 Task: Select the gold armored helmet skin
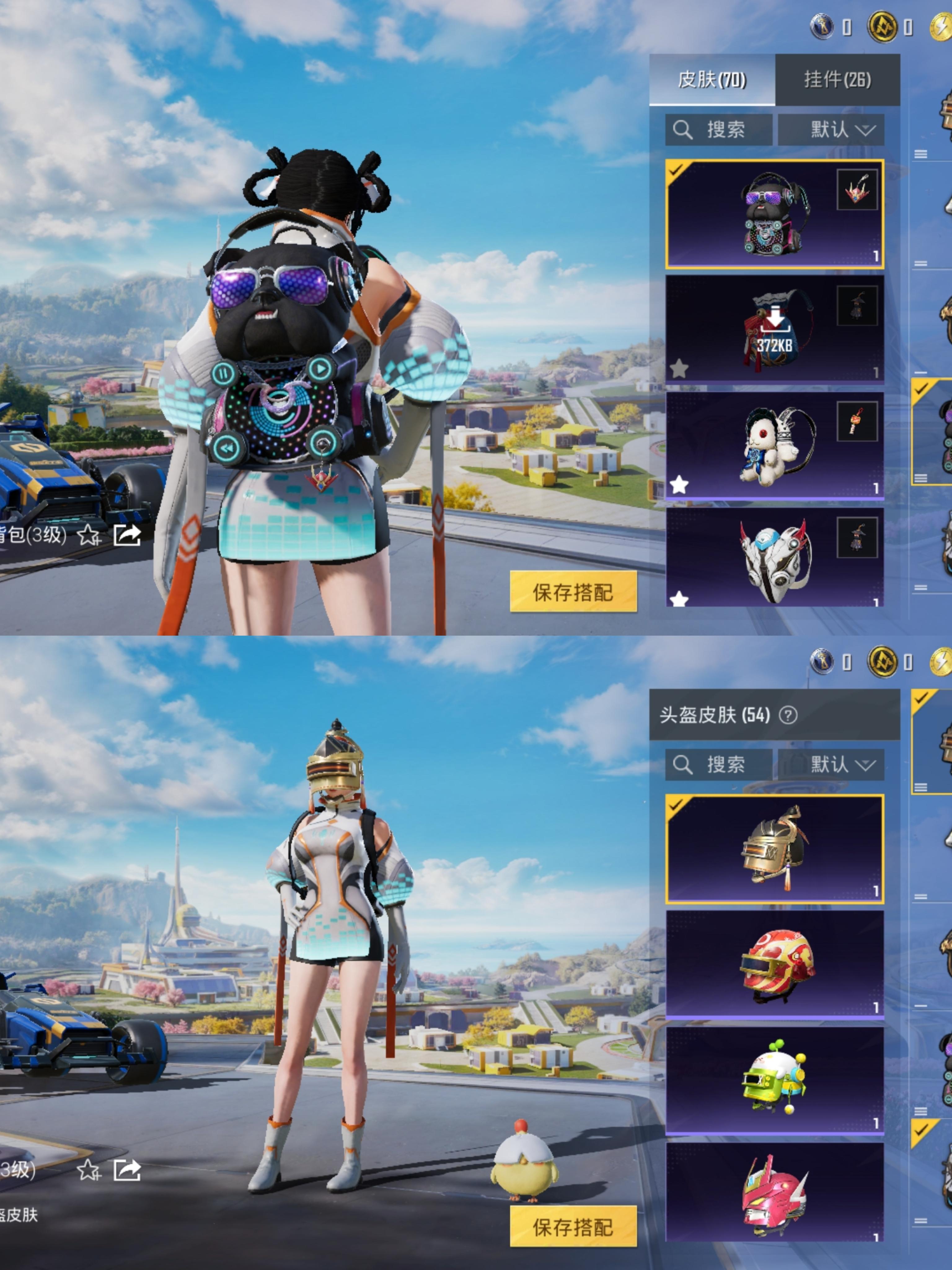pos(773,849)
